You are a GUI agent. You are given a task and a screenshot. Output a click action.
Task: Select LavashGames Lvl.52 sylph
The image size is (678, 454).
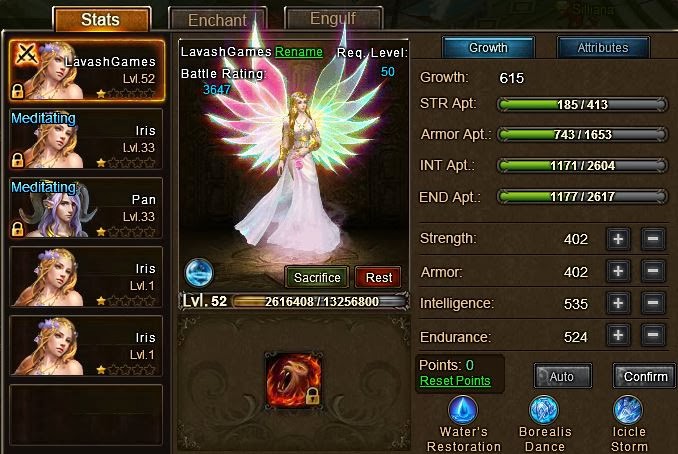(85, 70)
